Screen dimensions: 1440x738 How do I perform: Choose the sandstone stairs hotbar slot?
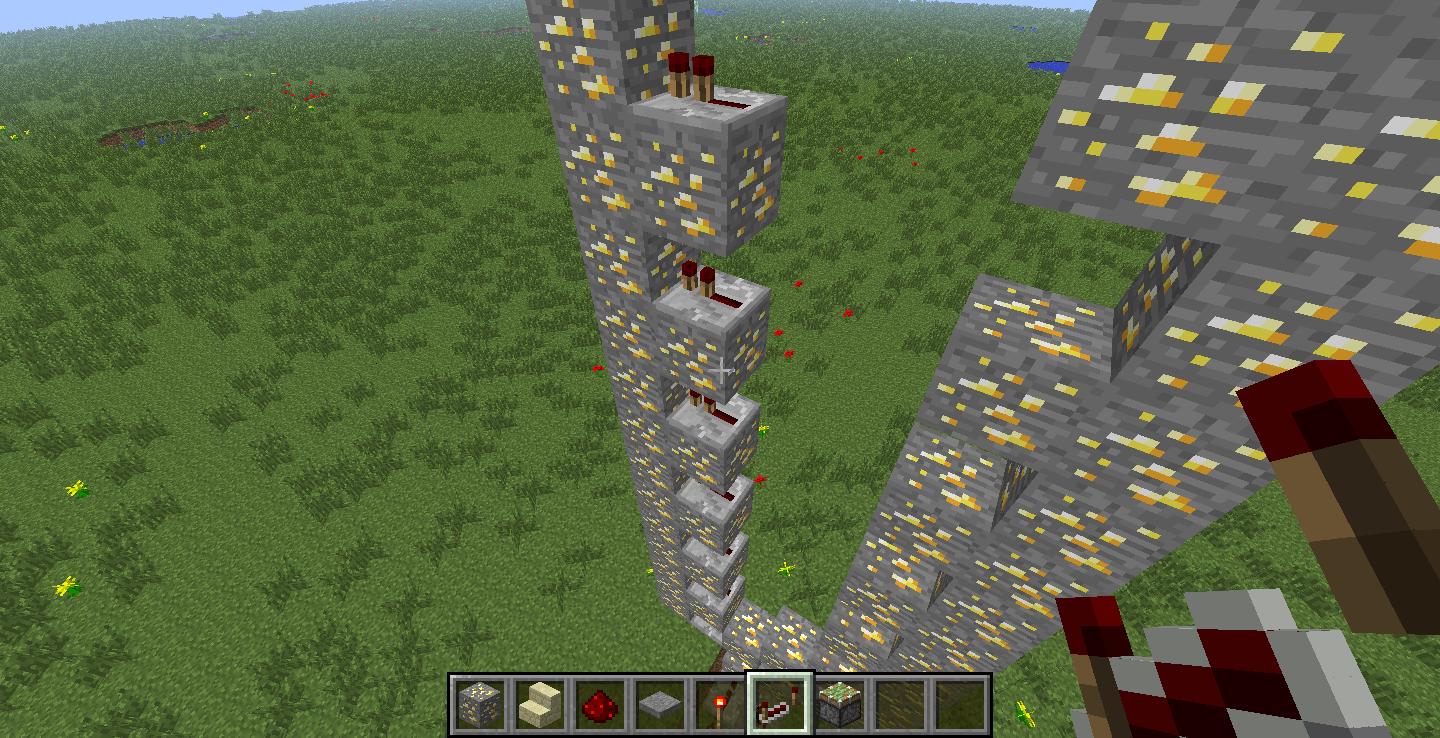pyautogui.click(x=540, y=704)
